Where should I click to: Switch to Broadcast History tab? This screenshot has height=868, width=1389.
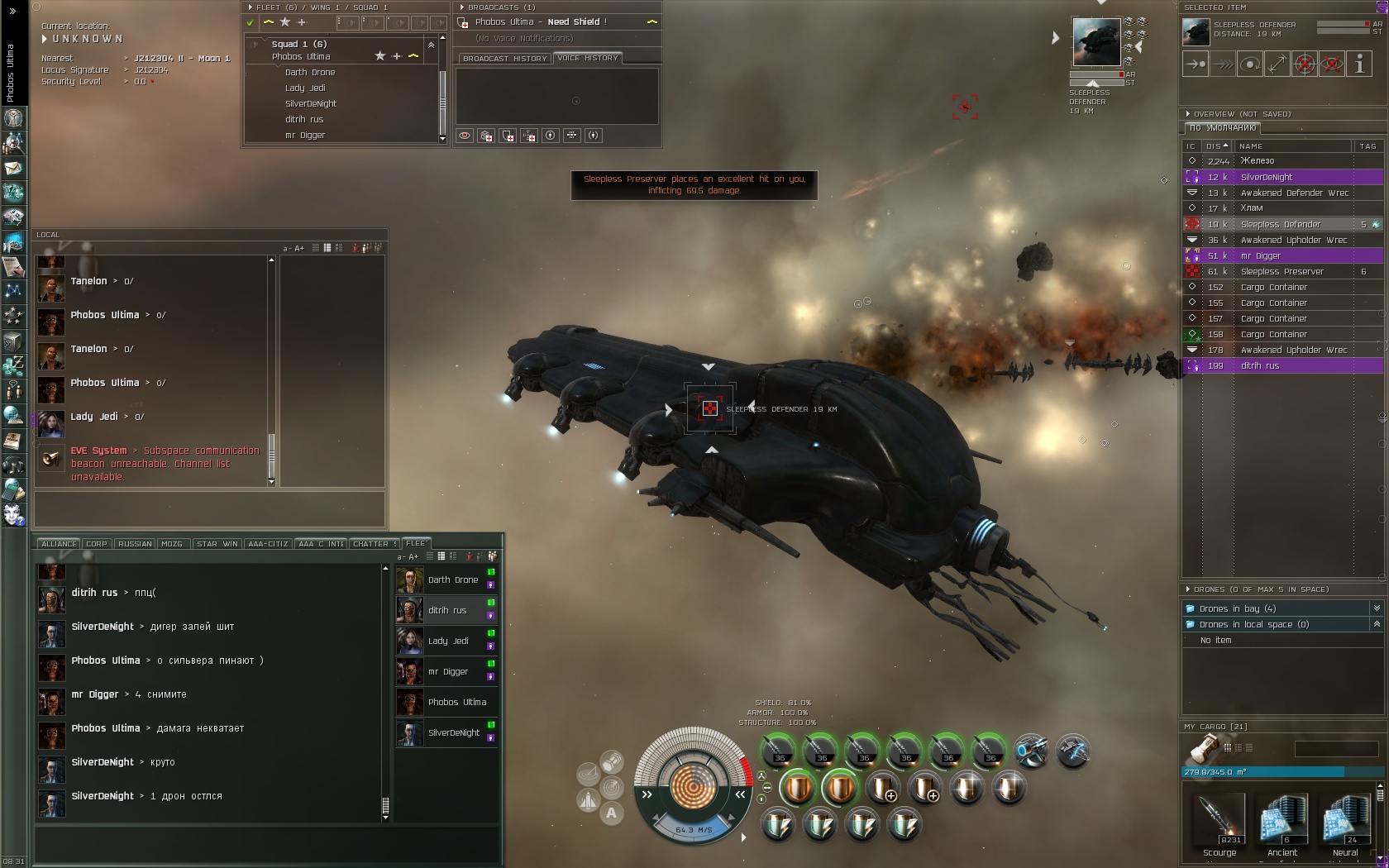tap(504, 59)
